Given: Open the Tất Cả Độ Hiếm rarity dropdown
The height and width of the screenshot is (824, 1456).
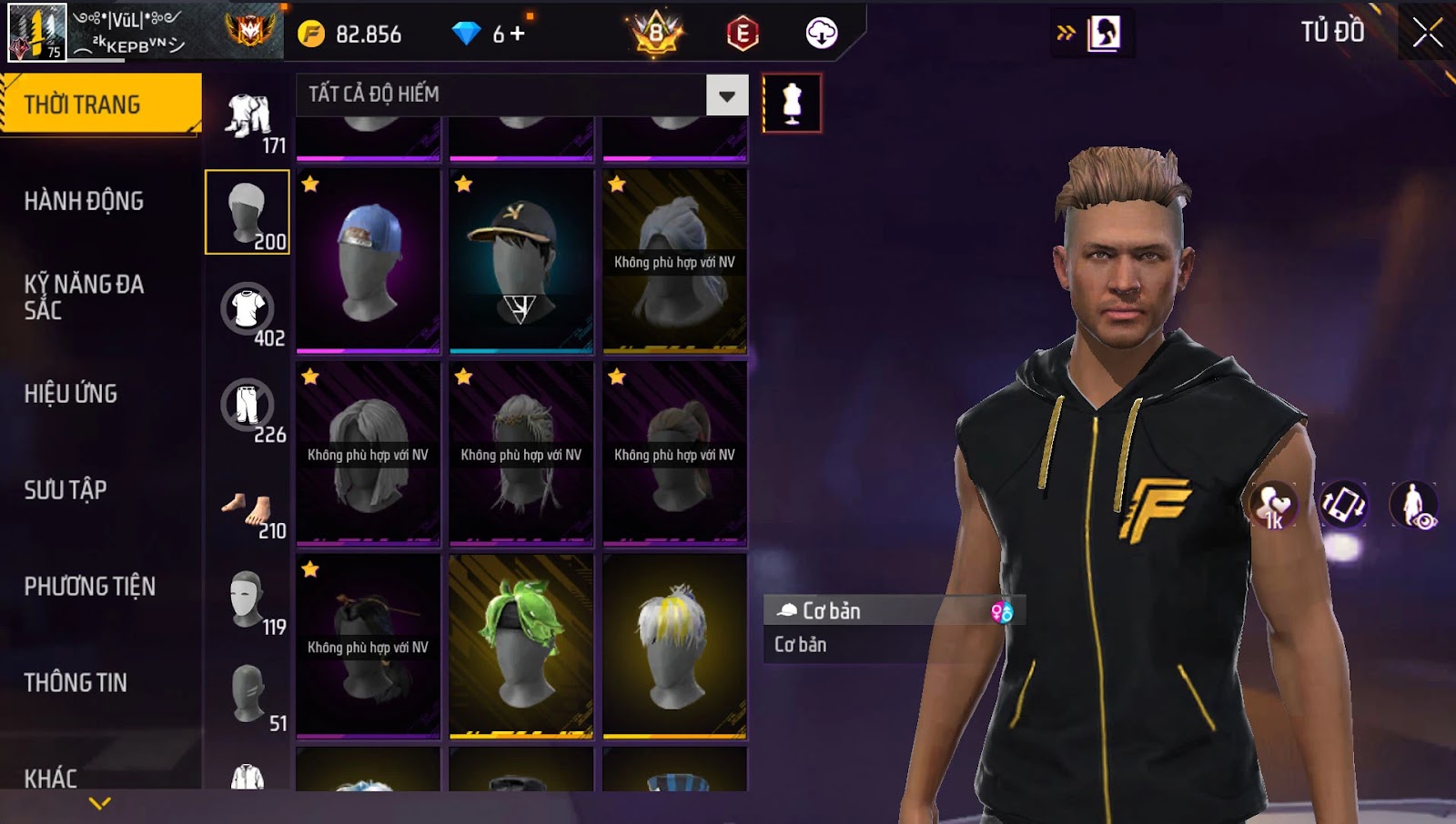Looking at the screenshot, I should pos(726,95).
